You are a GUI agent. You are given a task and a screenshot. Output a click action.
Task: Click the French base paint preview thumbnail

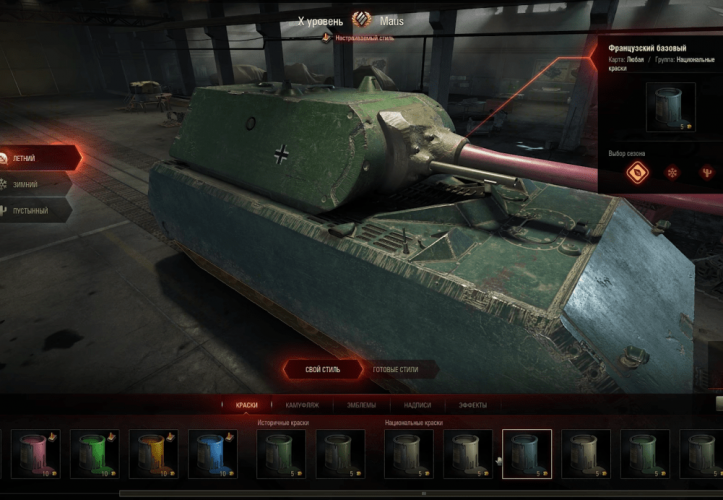pyautogui.click(x=670, y=107)
